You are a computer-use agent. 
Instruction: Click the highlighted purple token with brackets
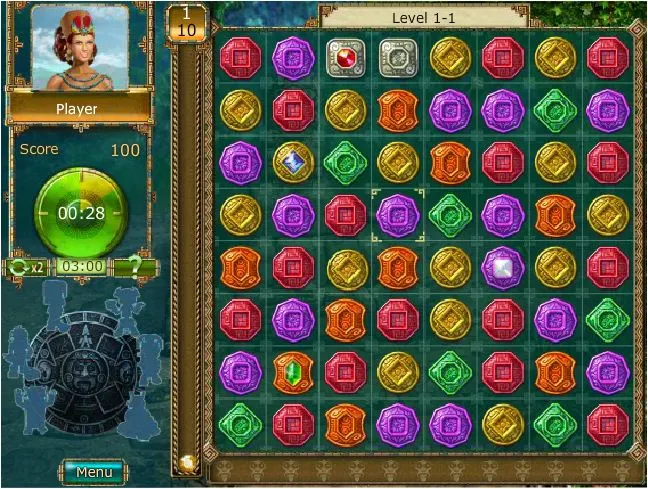point(398,214)
